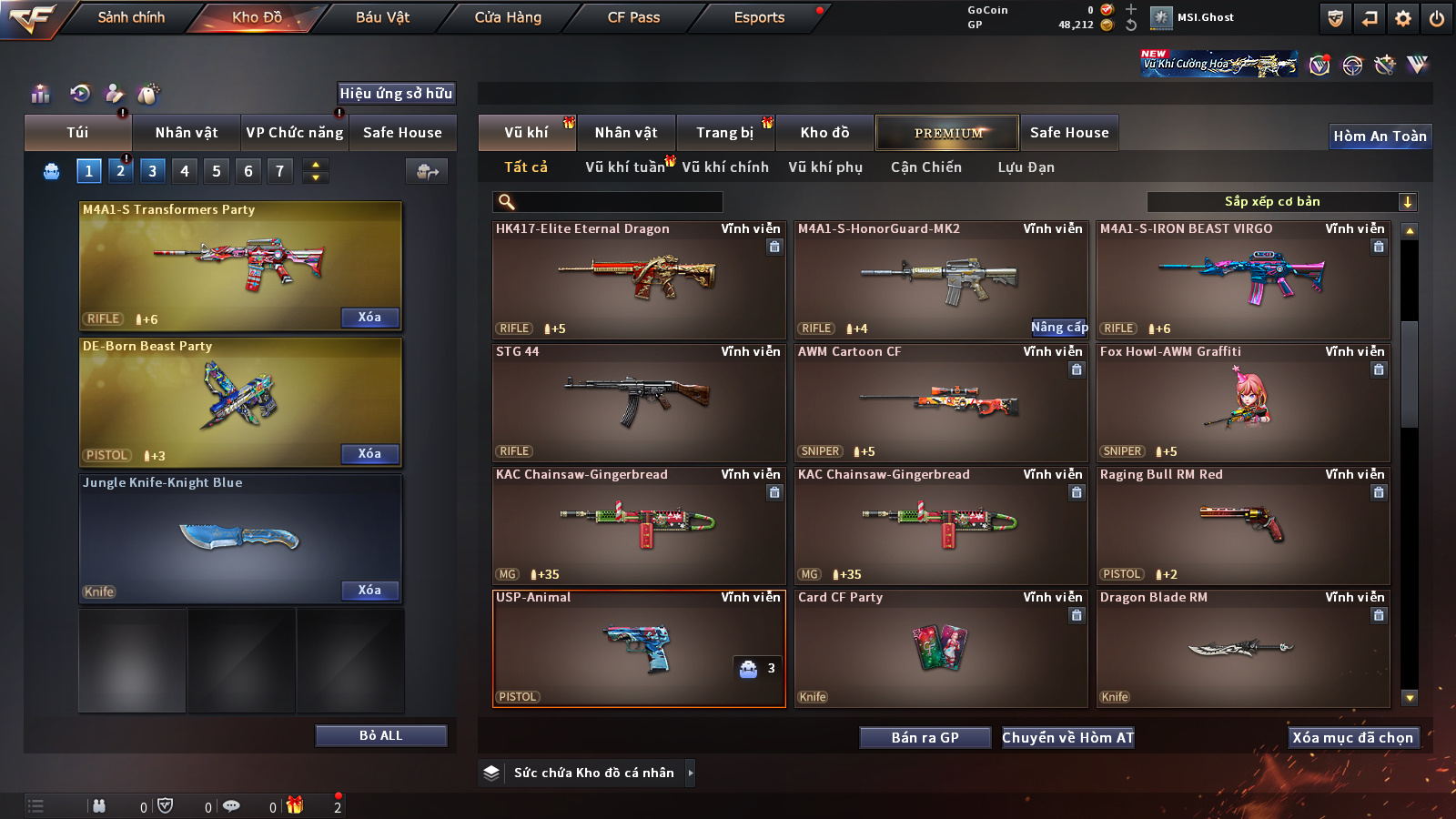Image resolution: width=1456 pixels, height=819 pixels.
Task: Click the Bỏ ALL button
Action: 380,735
